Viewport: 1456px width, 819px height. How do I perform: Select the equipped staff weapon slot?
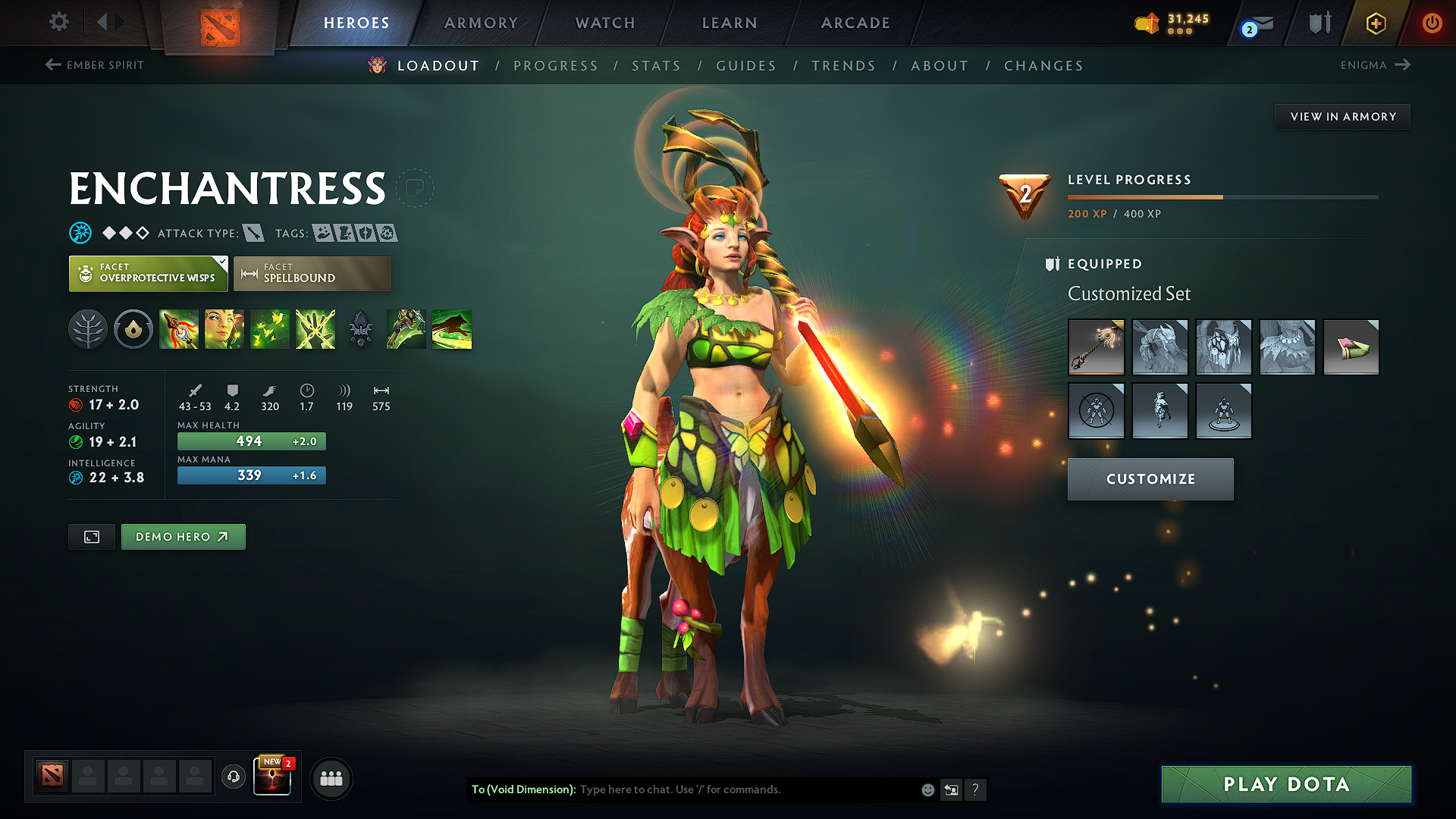click(x=1096, y=347)
